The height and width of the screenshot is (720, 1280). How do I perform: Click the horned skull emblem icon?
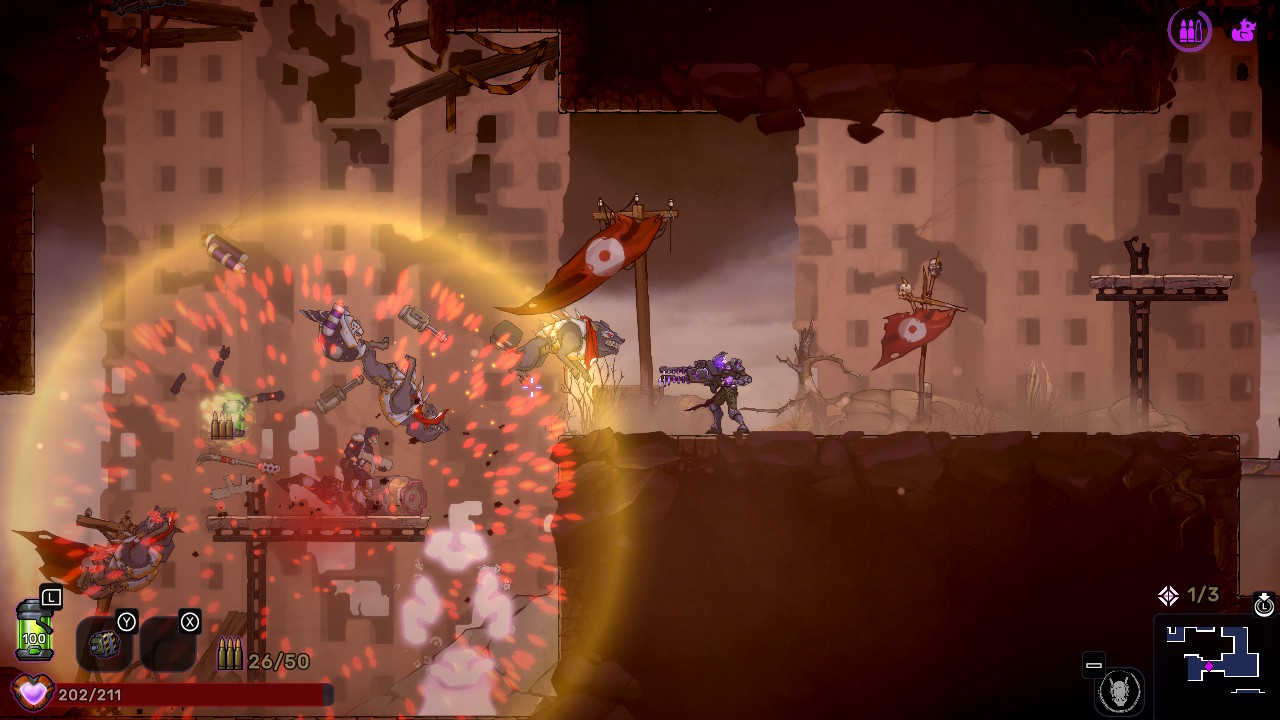click(1119, 691)
